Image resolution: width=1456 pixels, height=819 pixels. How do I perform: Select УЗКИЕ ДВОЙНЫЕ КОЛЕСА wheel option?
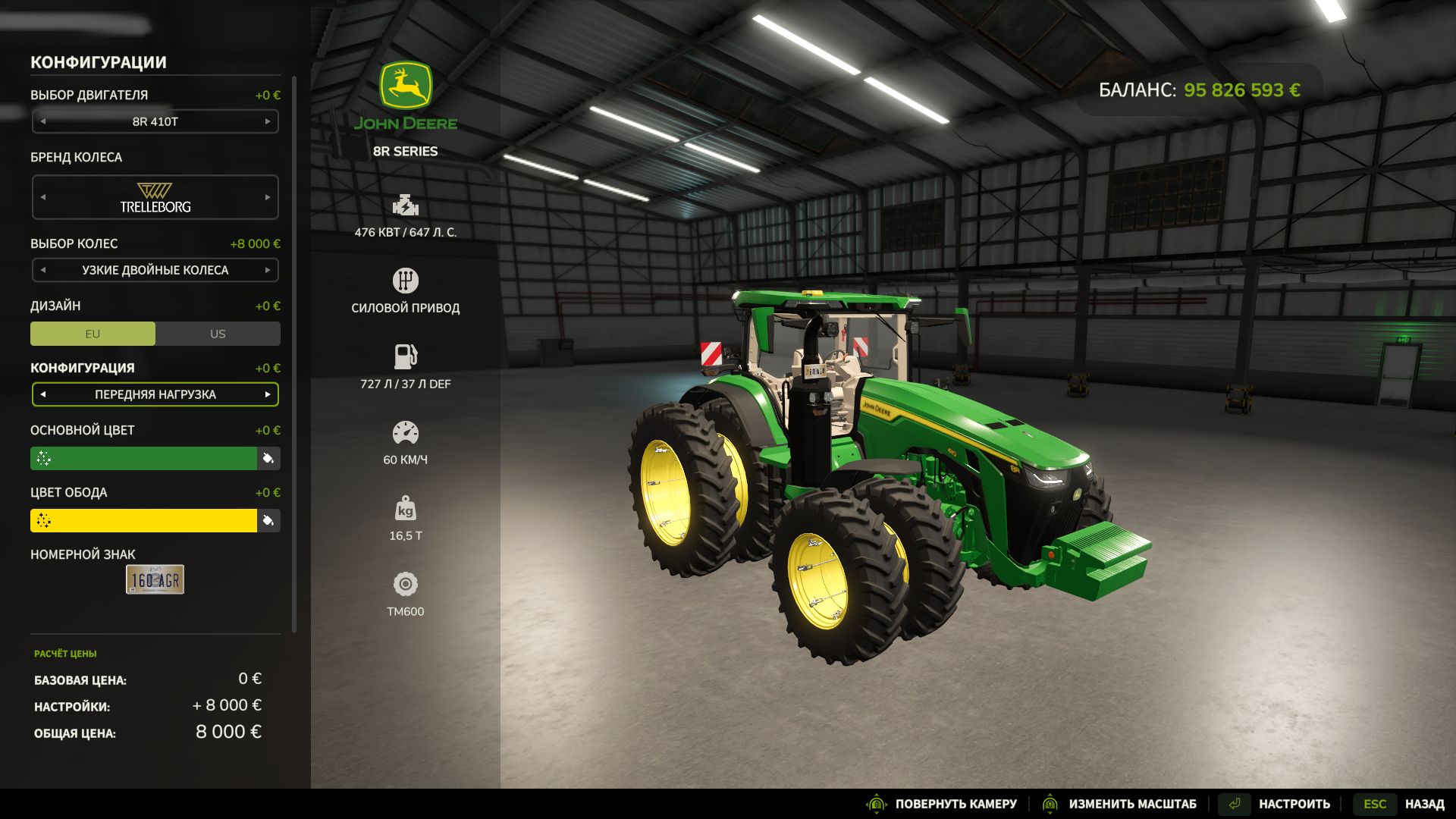(x=155, y=270)
